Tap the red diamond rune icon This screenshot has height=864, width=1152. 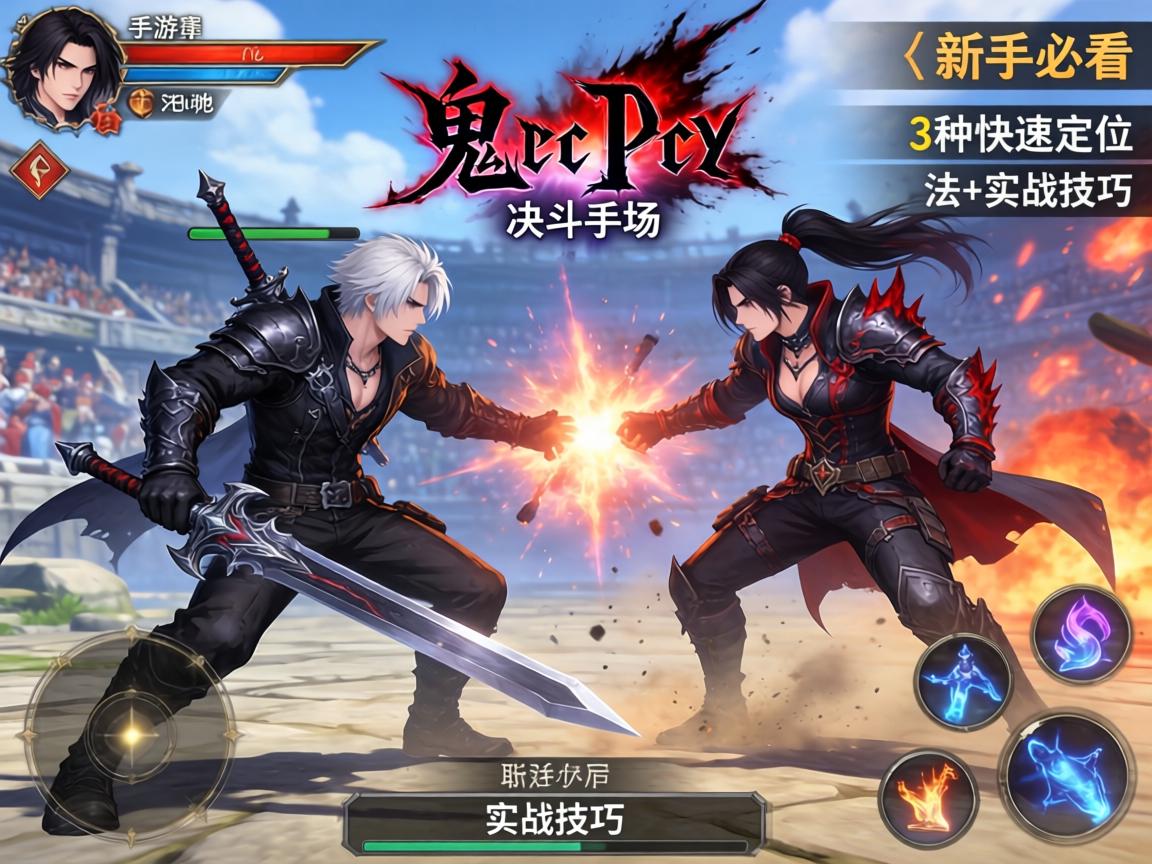click(x=39, y=170)
